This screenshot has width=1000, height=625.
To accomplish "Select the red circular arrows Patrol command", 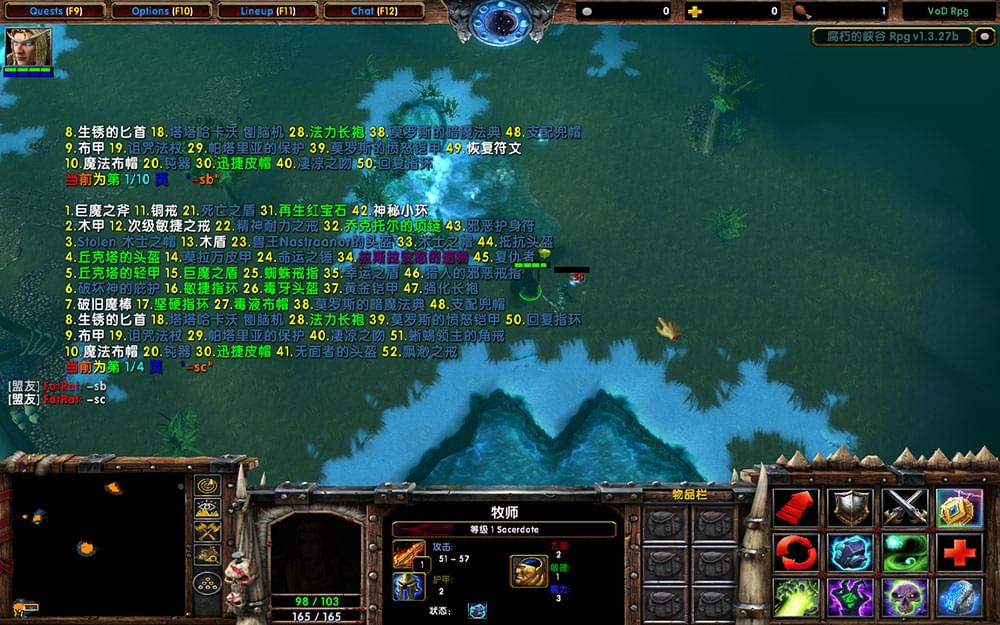I will 797,552.
